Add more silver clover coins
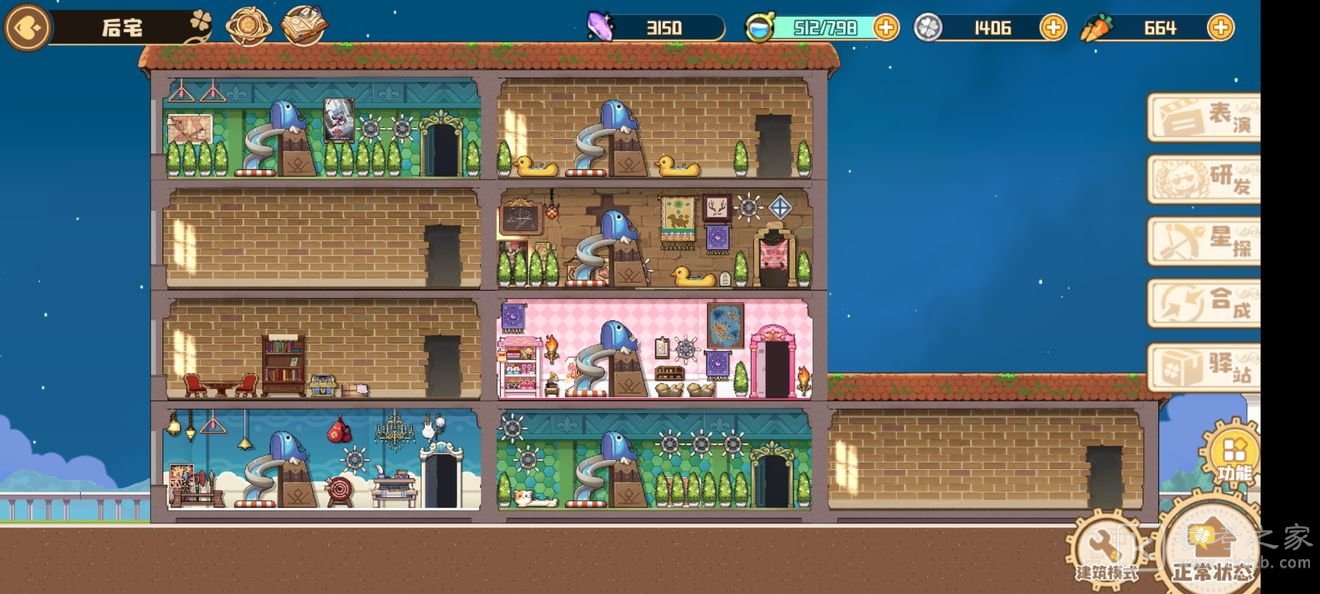The height and width of the screenshot is (594, 1320). tap(1053, 28)
